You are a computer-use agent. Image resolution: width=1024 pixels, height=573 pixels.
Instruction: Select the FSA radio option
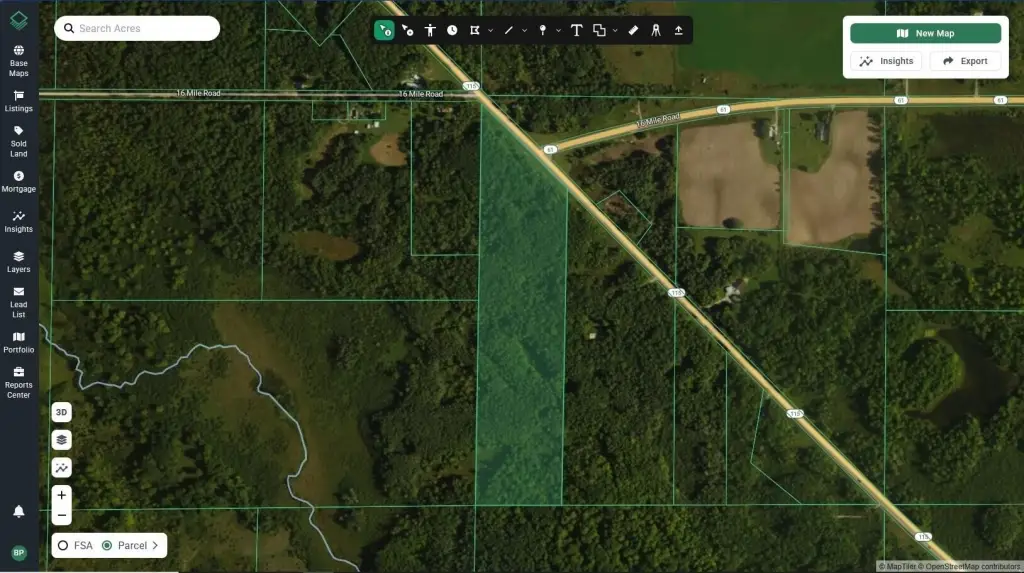63,546
